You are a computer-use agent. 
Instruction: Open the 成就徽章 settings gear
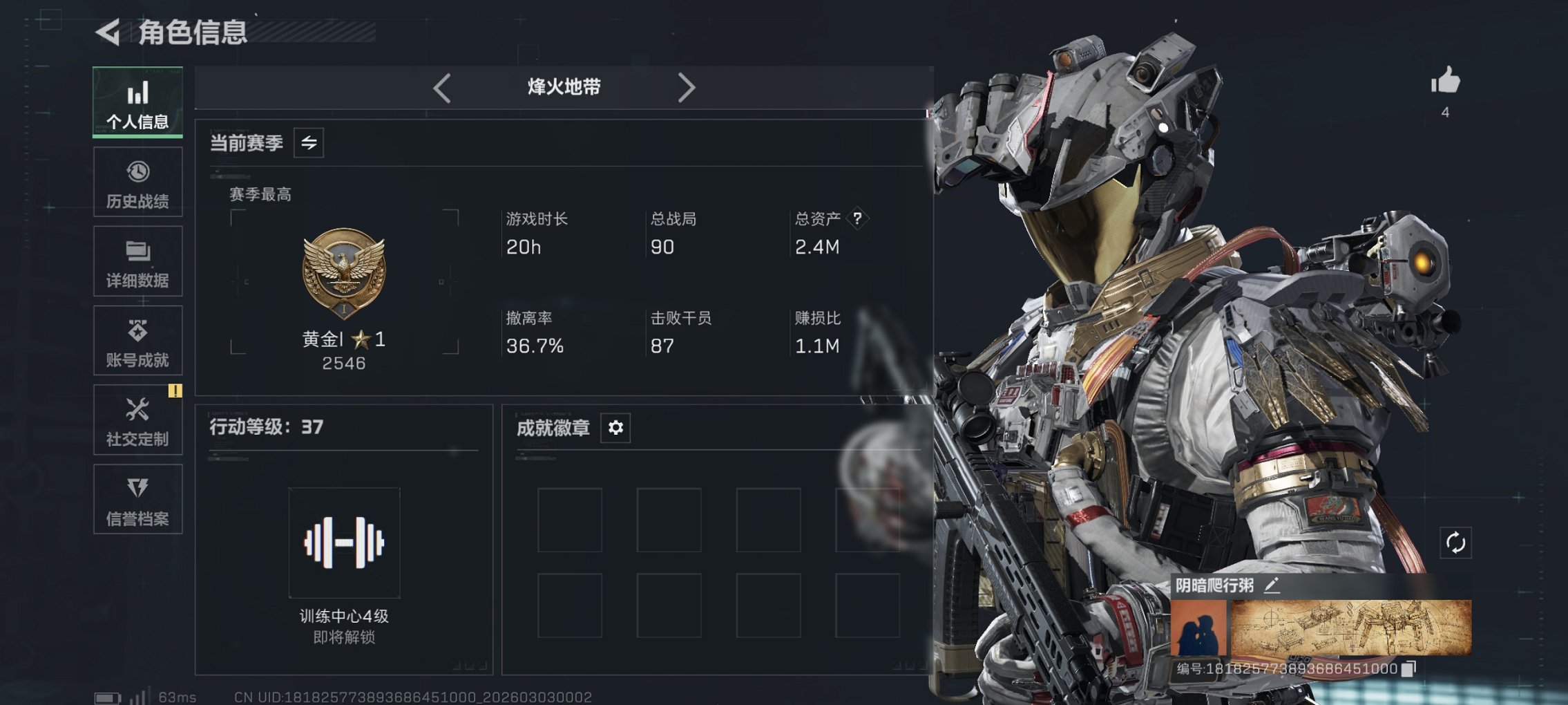[615, 428]
